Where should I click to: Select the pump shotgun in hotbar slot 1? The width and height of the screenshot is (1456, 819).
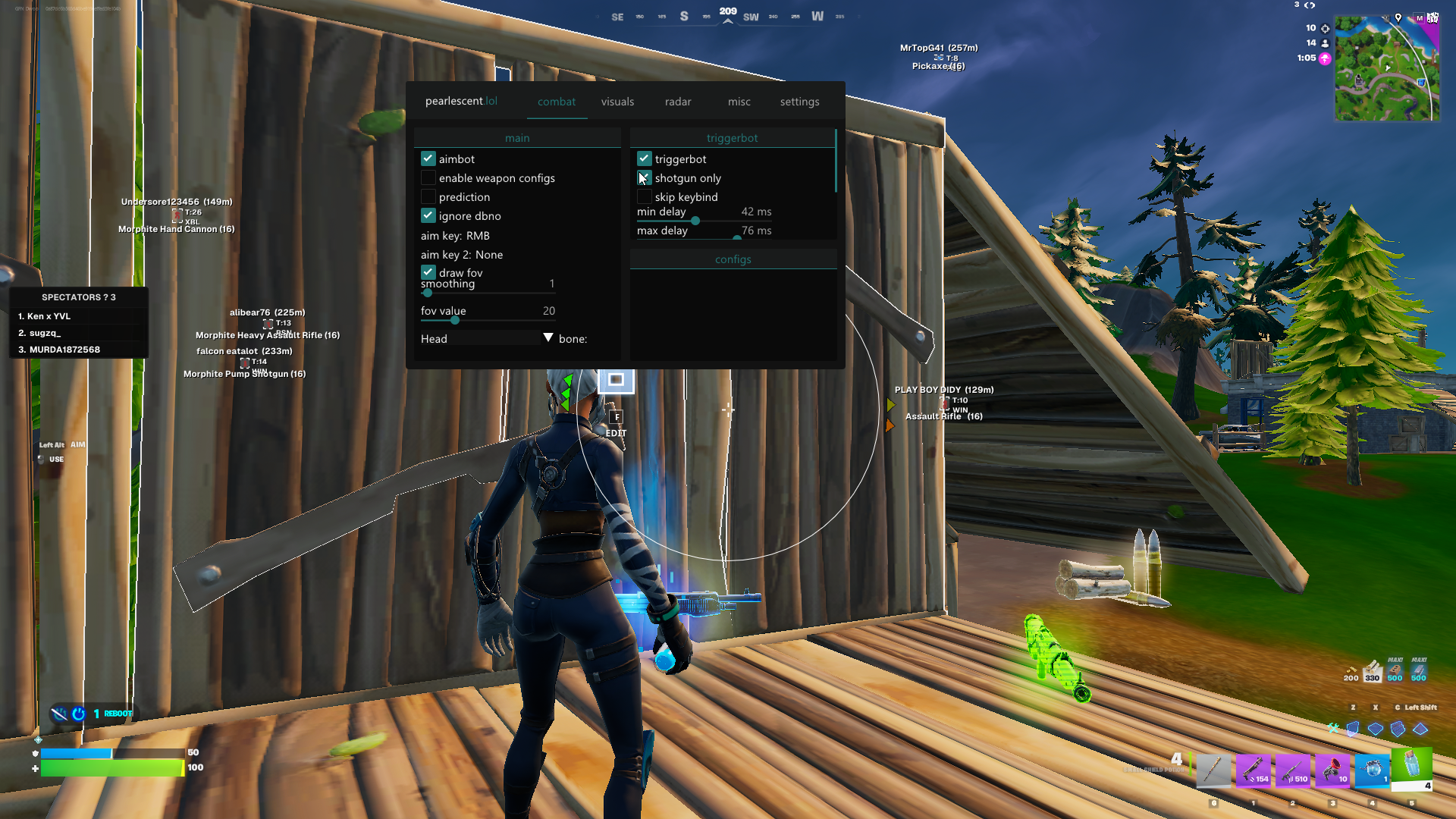point(1254,771)
